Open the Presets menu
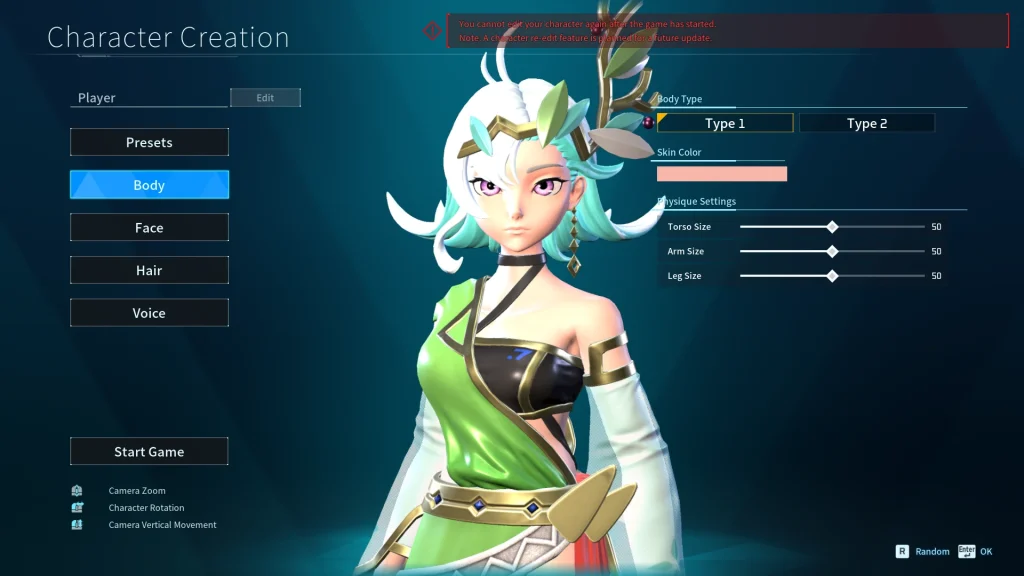This screenshot has height=576, width=1024. point(149,142)
